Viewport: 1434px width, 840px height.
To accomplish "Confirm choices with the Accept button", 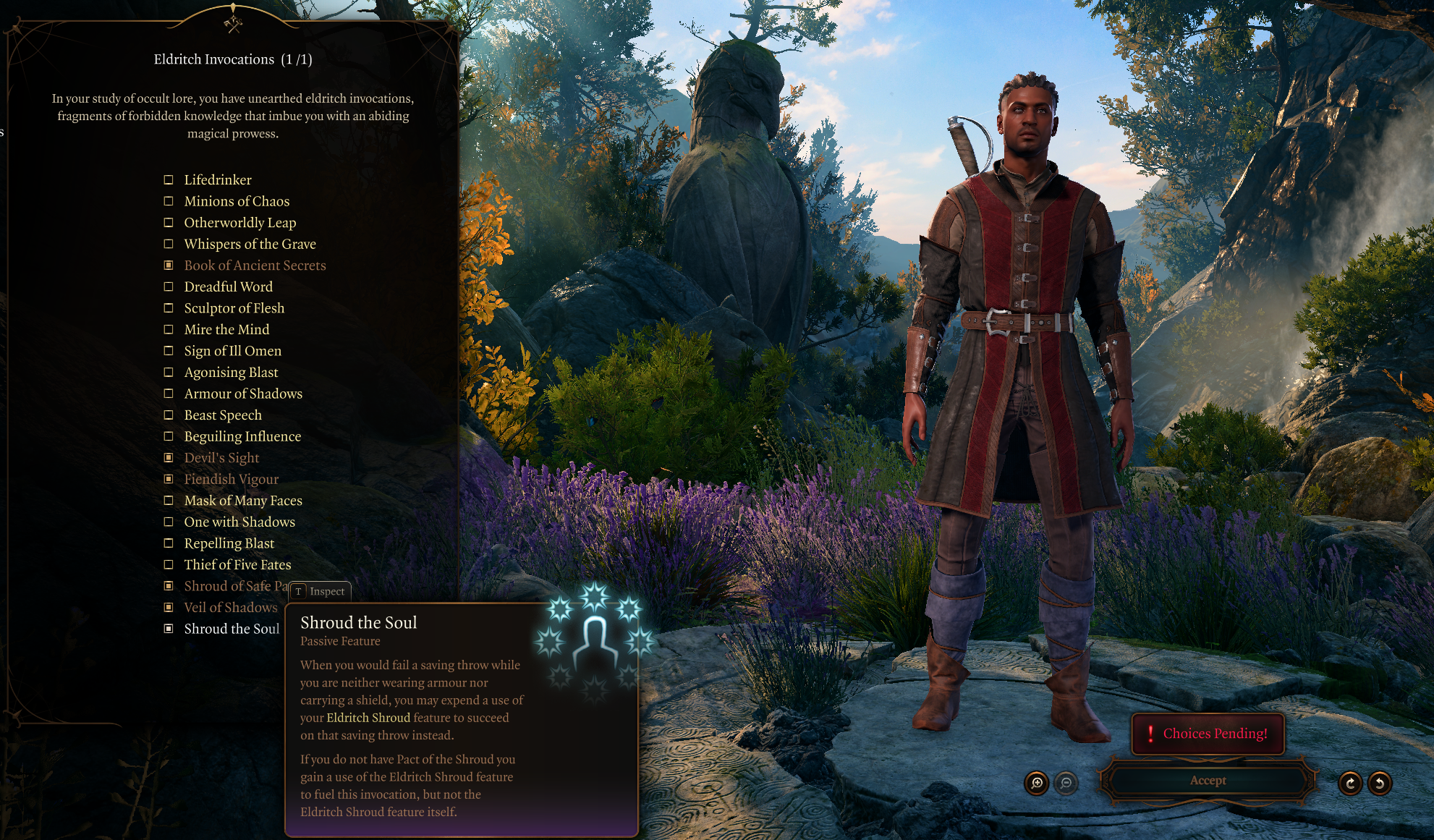I will tap(1208, 781).
